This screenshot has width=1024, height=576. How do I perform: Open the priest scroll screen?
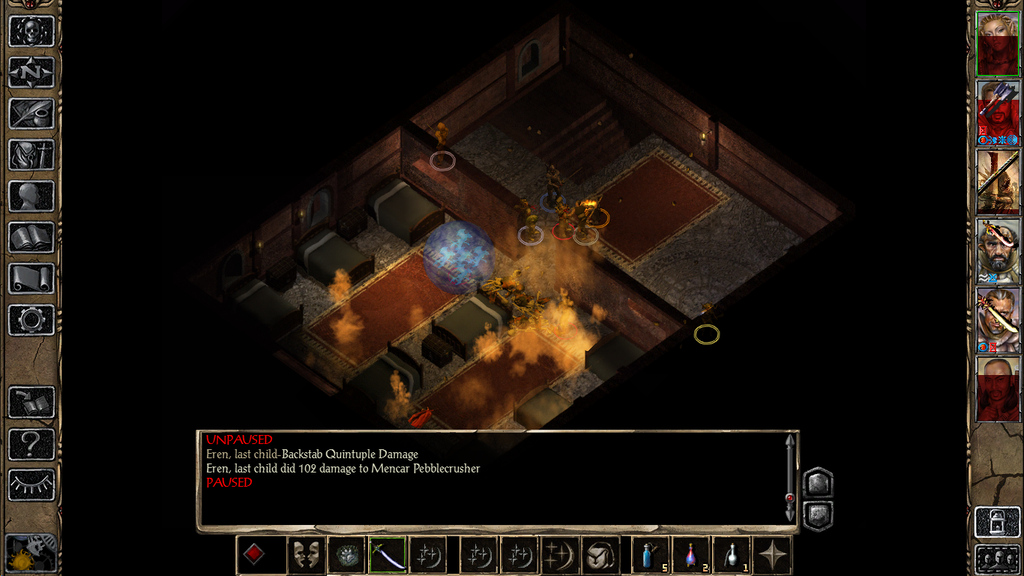click(31, 278)
